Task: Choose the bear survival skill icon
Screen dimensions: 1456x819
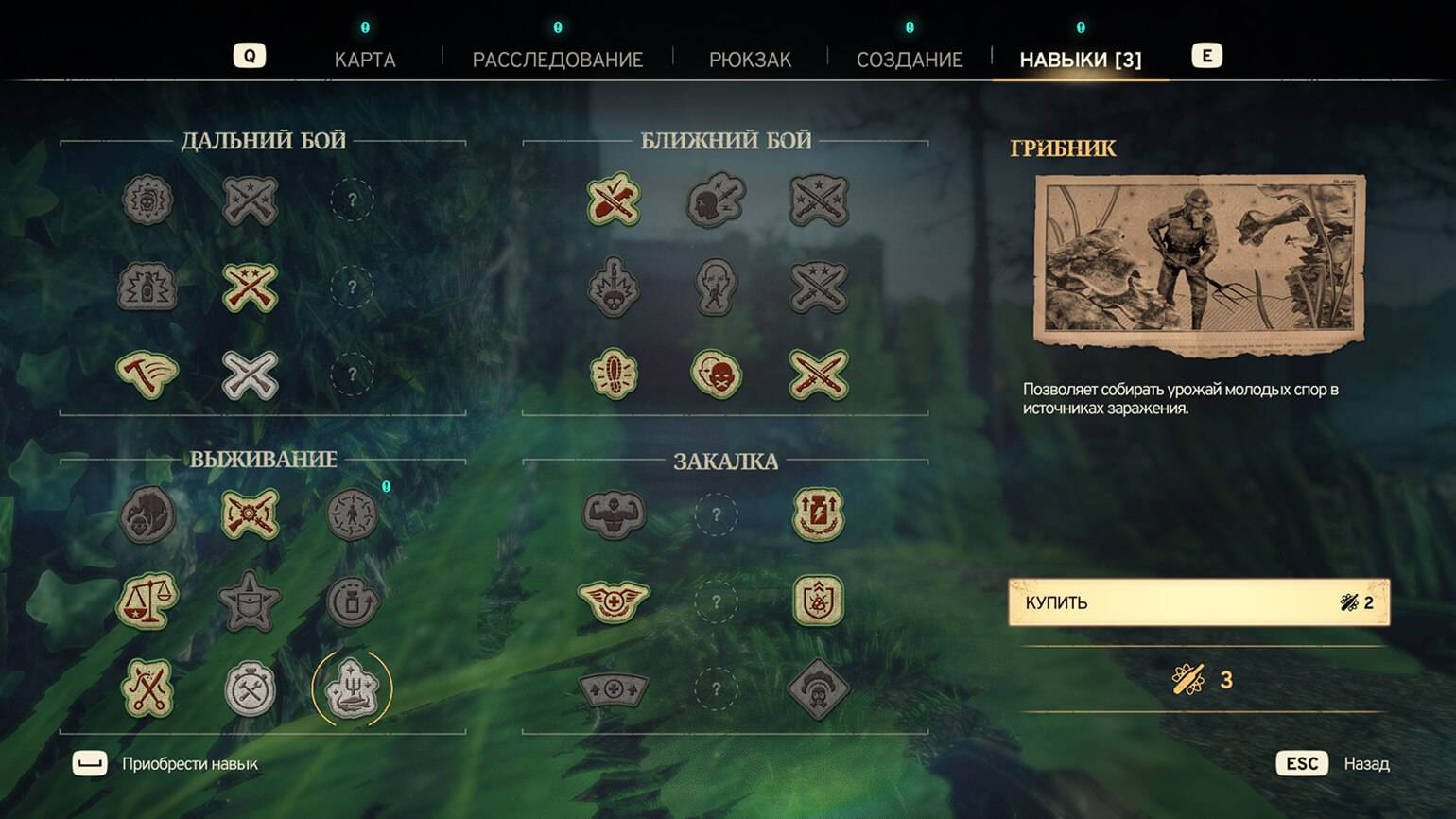Action: pos(147,514)
